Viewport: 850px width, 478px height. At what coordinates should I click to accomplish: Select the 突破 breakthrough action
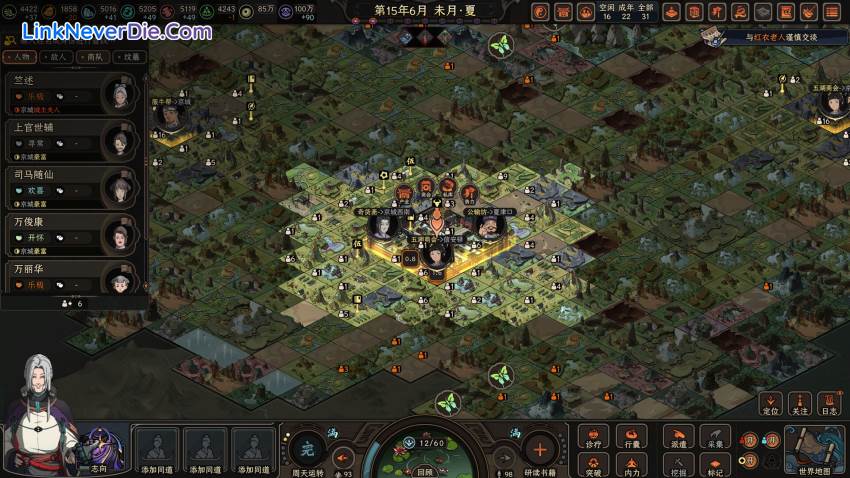595,464
